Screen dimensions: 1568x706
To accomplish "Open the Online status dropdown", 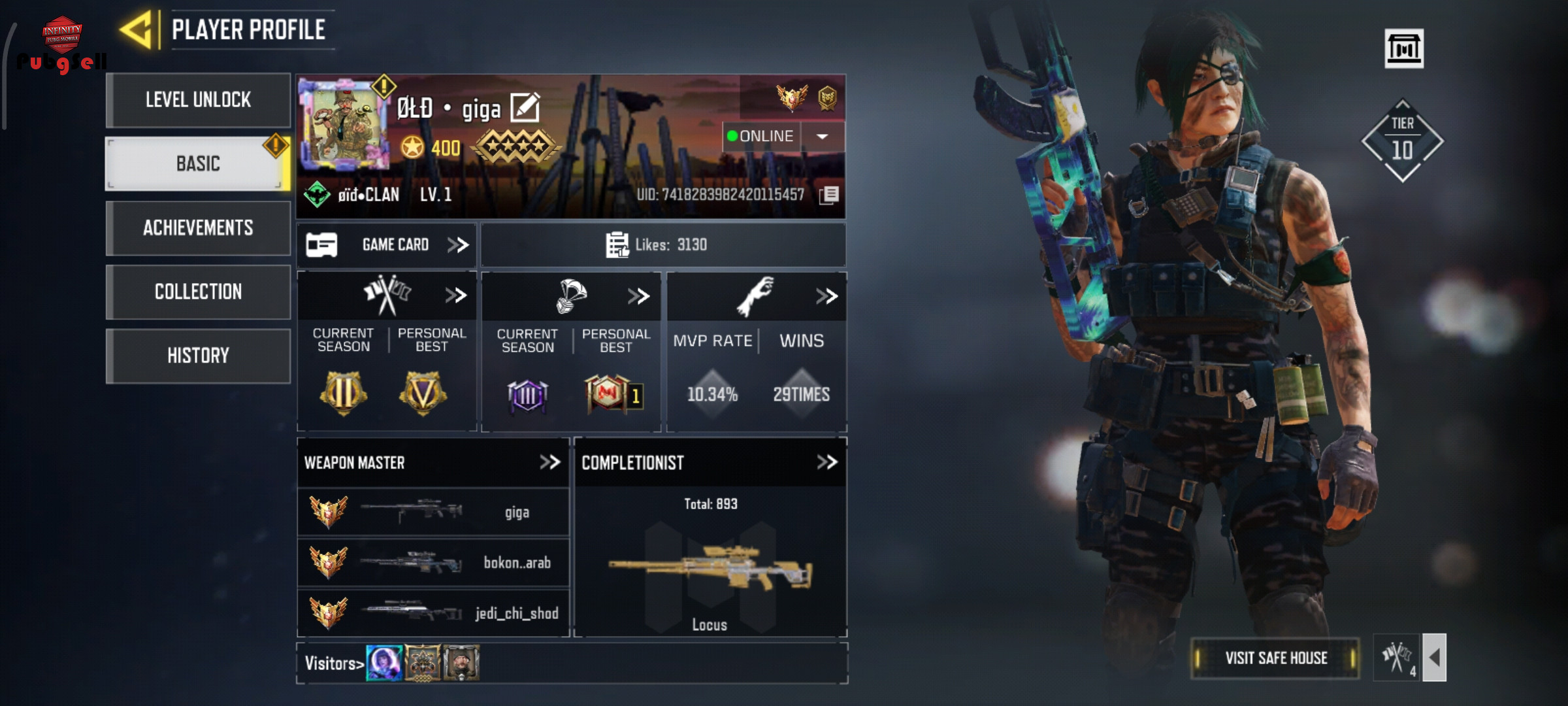I will tap(823, 136).
